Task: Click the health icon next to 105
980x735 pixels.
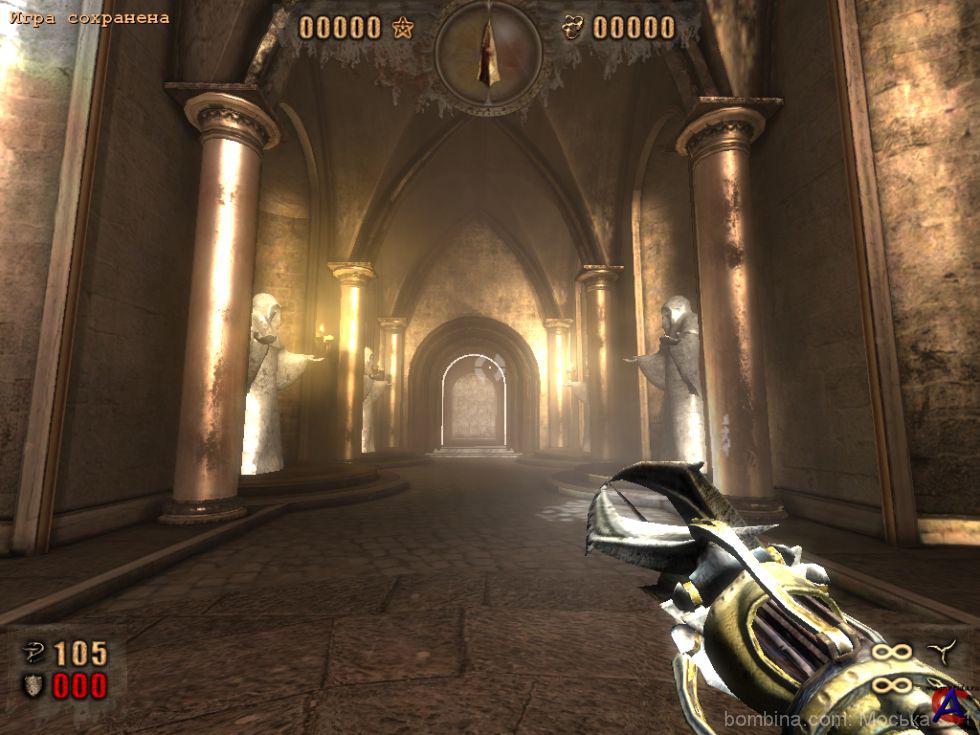Action: coord(34,654)
